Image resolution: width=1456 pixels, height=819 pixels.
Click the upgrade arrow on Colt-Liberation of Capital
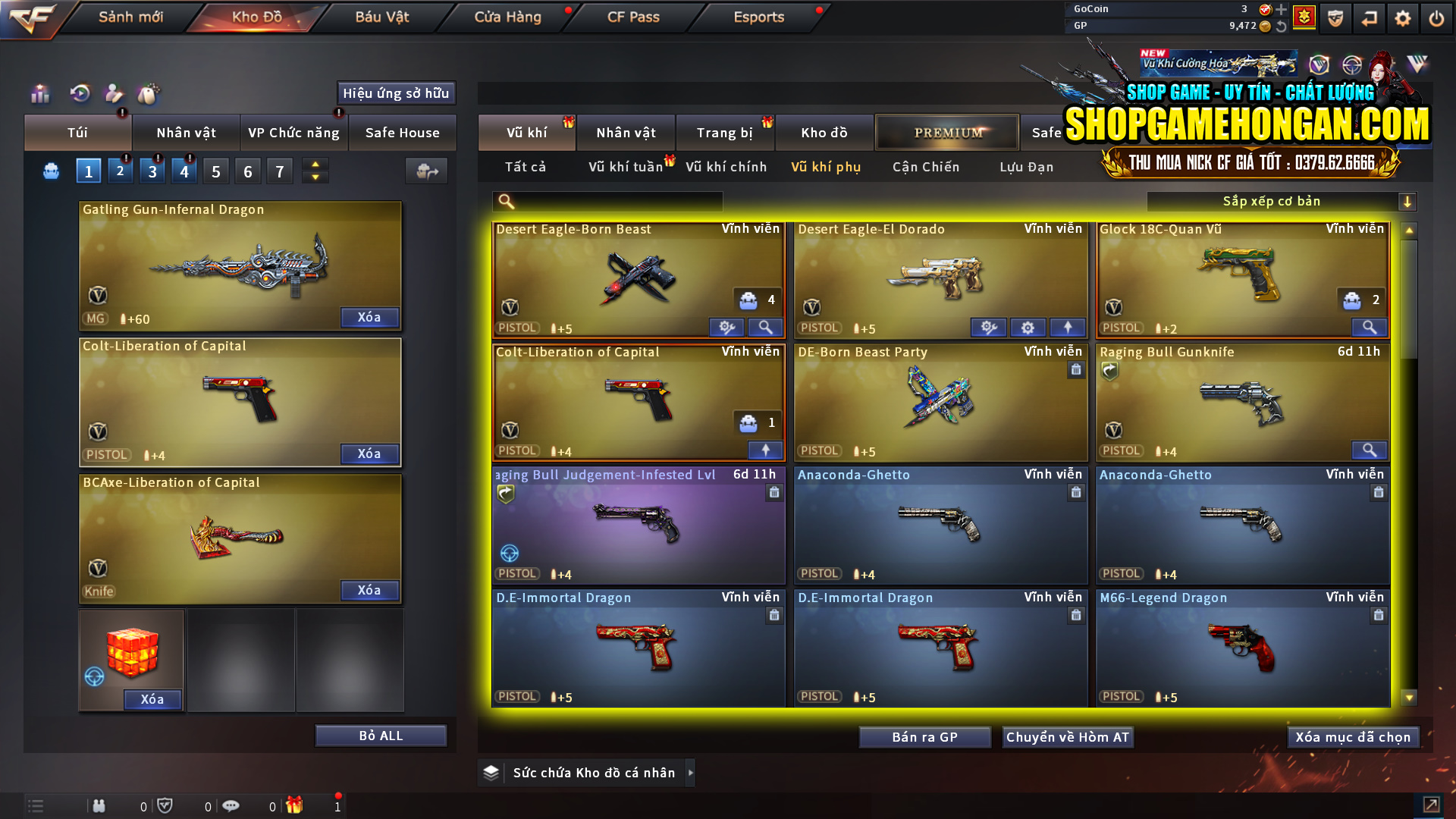pos(765,450)
